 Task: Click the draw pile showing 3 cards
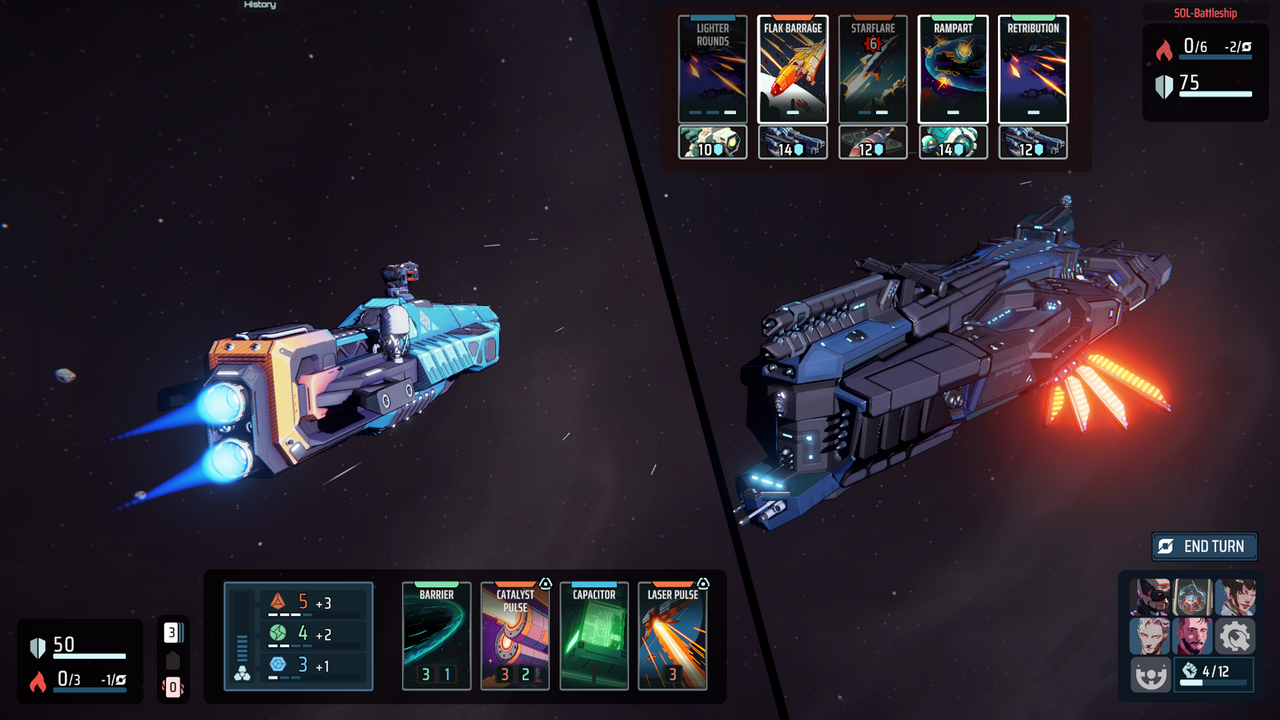click(173, 630)
